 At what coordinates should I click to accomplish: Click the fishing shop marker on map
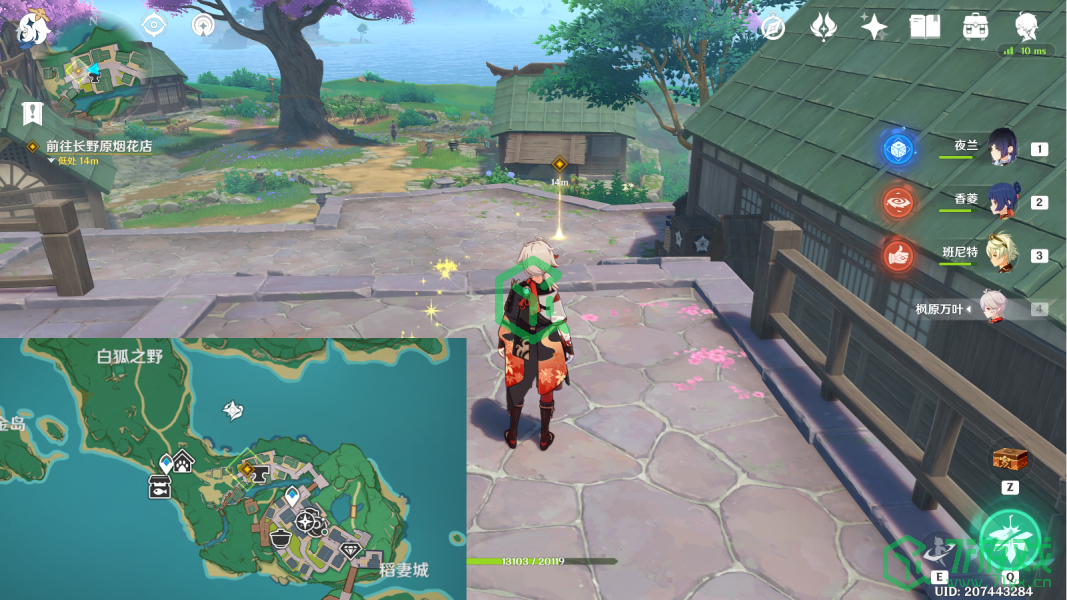click(x=159, y=486)
